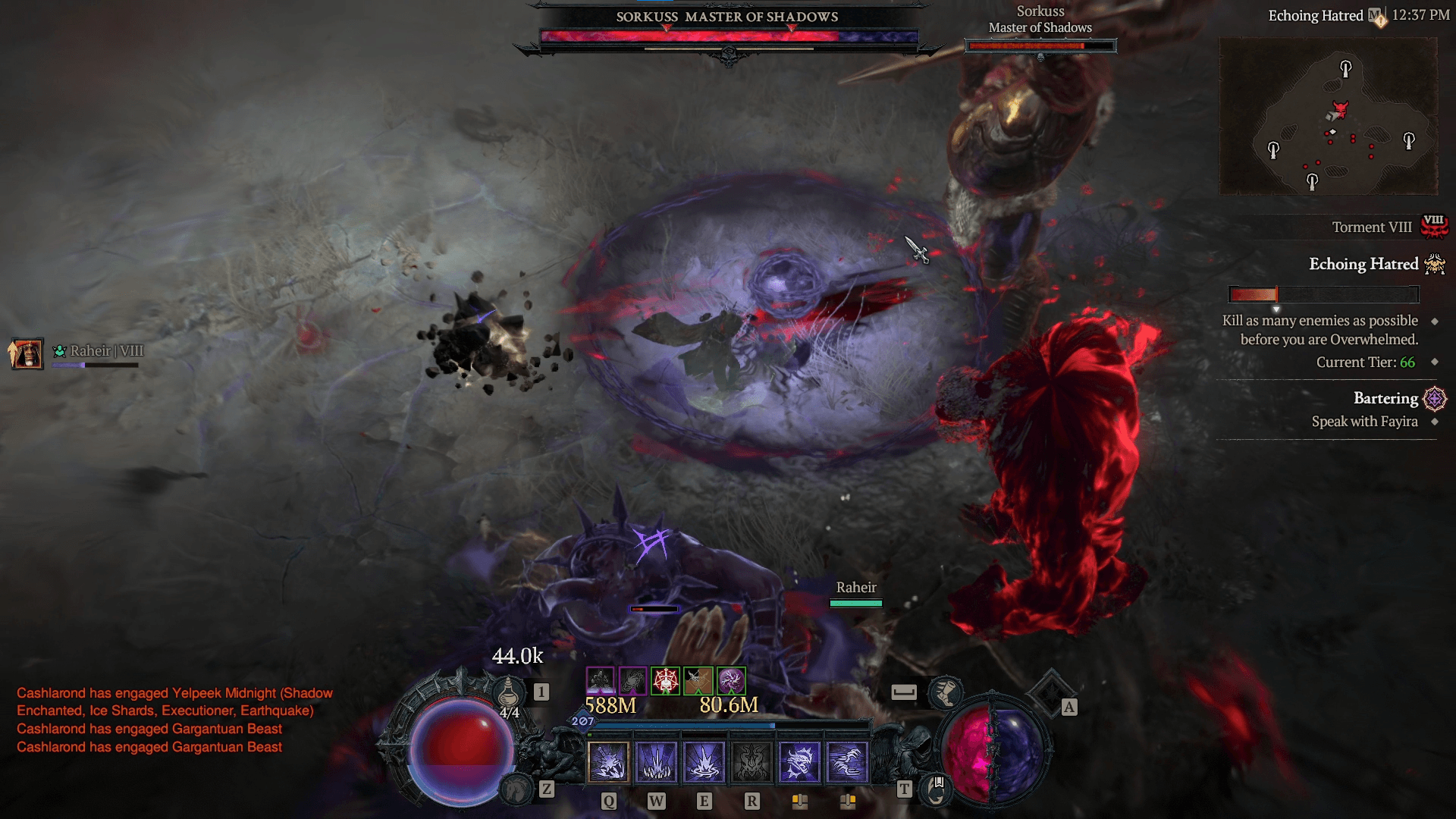
Task: Activate the spiked skull skill
Action: click(800, 761)
